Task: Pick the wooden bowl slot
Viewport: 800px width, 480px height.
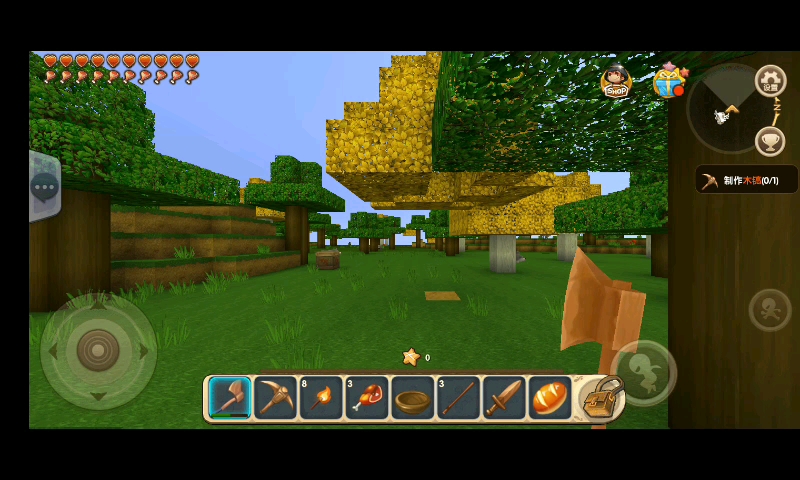Action: point(412,398)
